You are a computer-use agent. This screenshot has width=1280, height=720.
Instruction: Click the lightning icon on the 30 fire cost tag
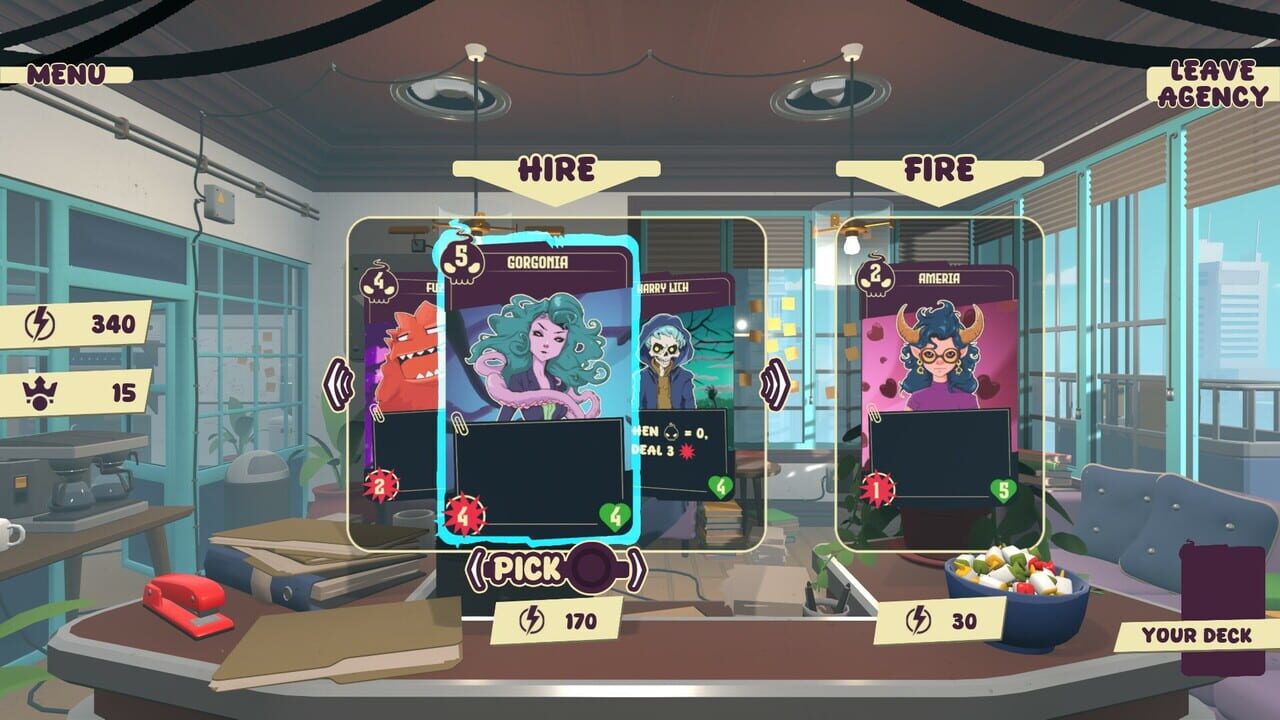[x=918, y=618]
